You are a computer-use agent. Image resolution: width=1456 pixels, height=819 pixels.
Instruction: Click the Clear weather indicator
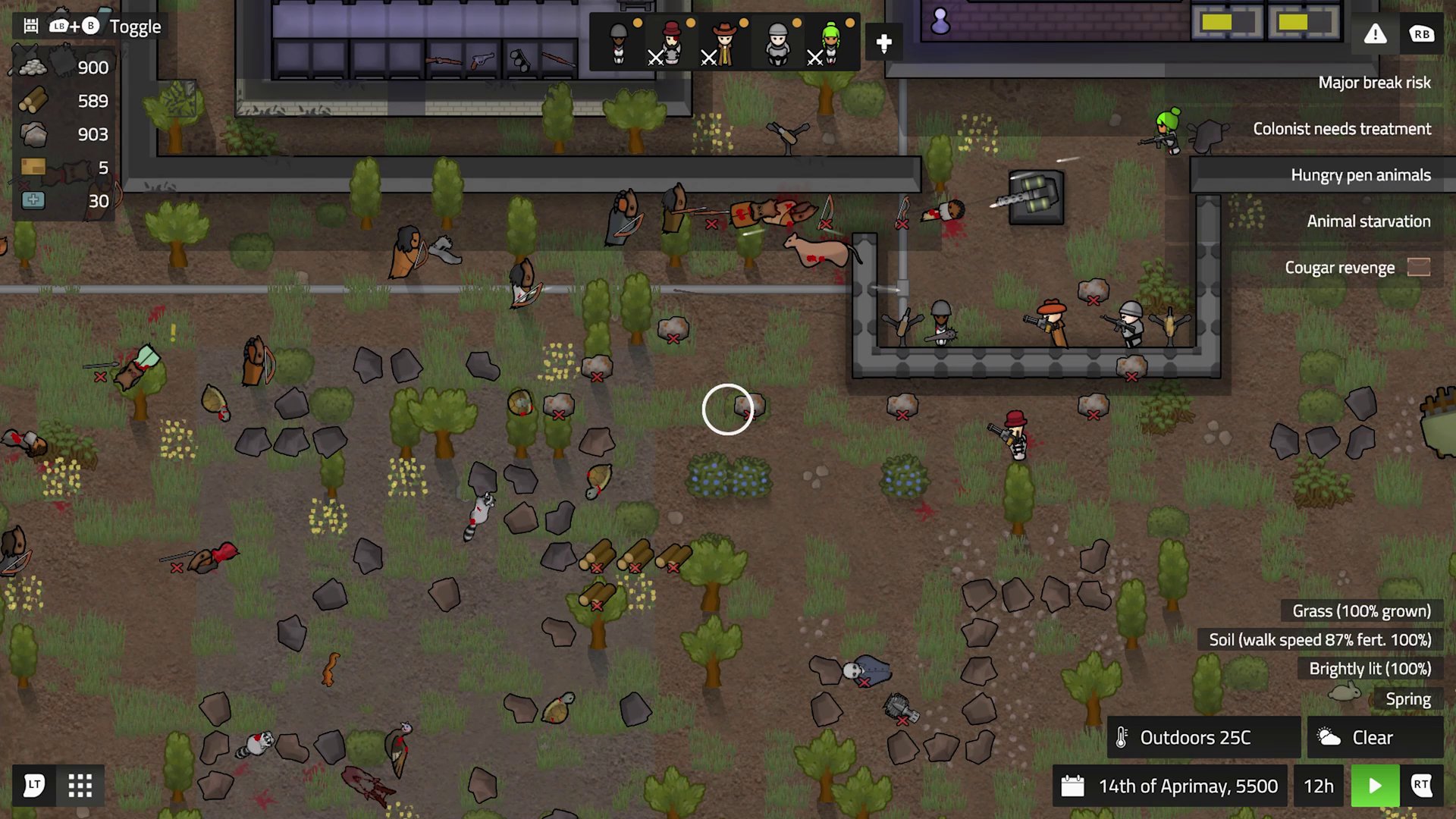[1373, 737]
